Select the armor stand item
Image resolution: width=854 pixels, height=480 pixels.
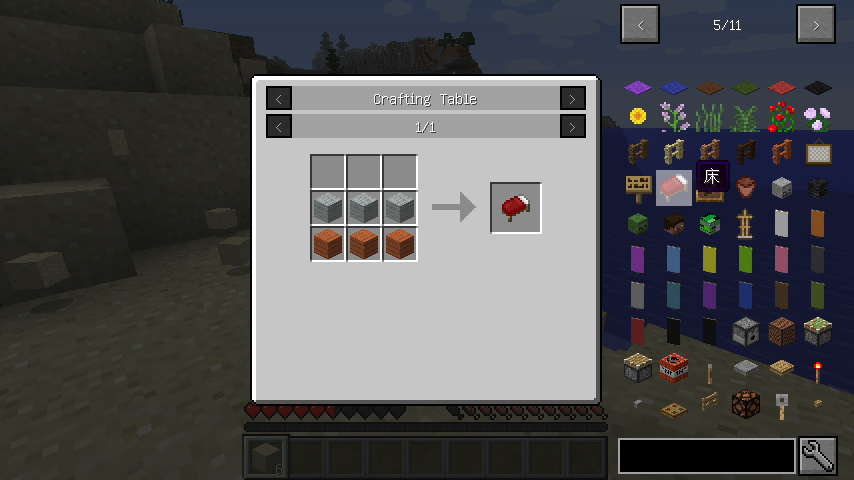coord(746,223)
